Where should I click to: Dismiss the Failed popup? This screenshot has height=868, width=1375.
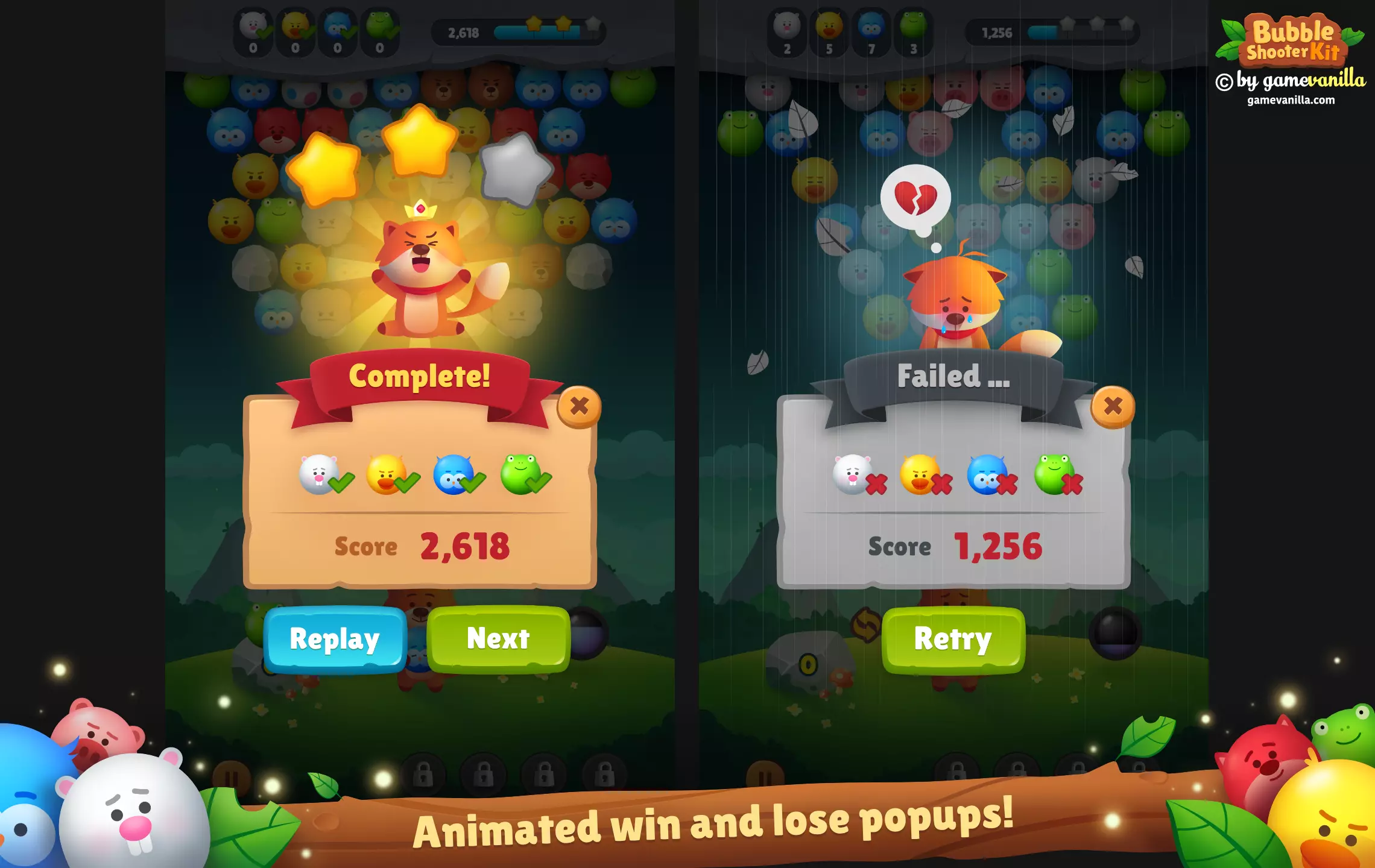pyautogui.click(x=1113, y=407)
